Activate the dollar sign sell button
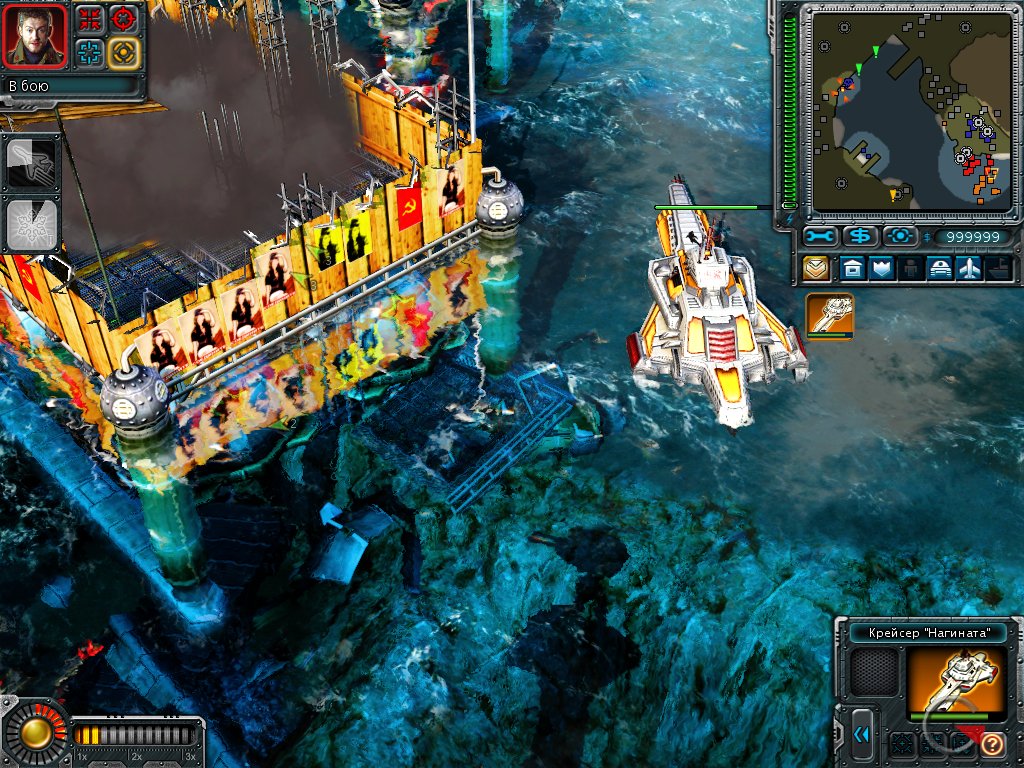This screenshot has width=1024, height=768. (x=860, y=237)
